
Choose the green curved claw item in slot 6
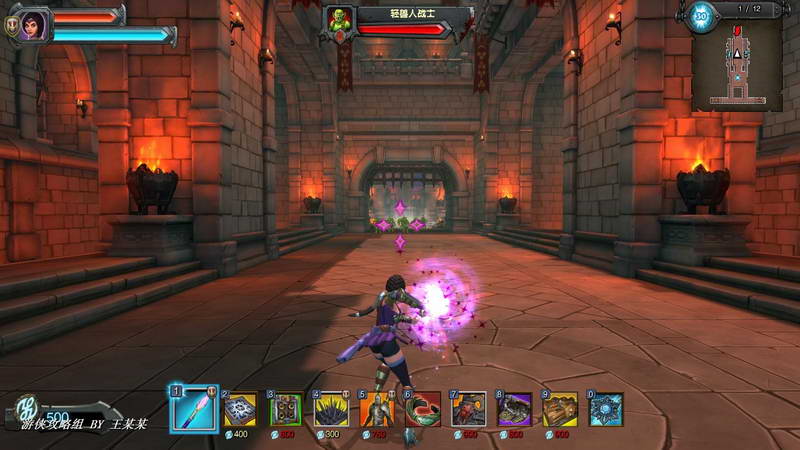click(x=423, y=409)
